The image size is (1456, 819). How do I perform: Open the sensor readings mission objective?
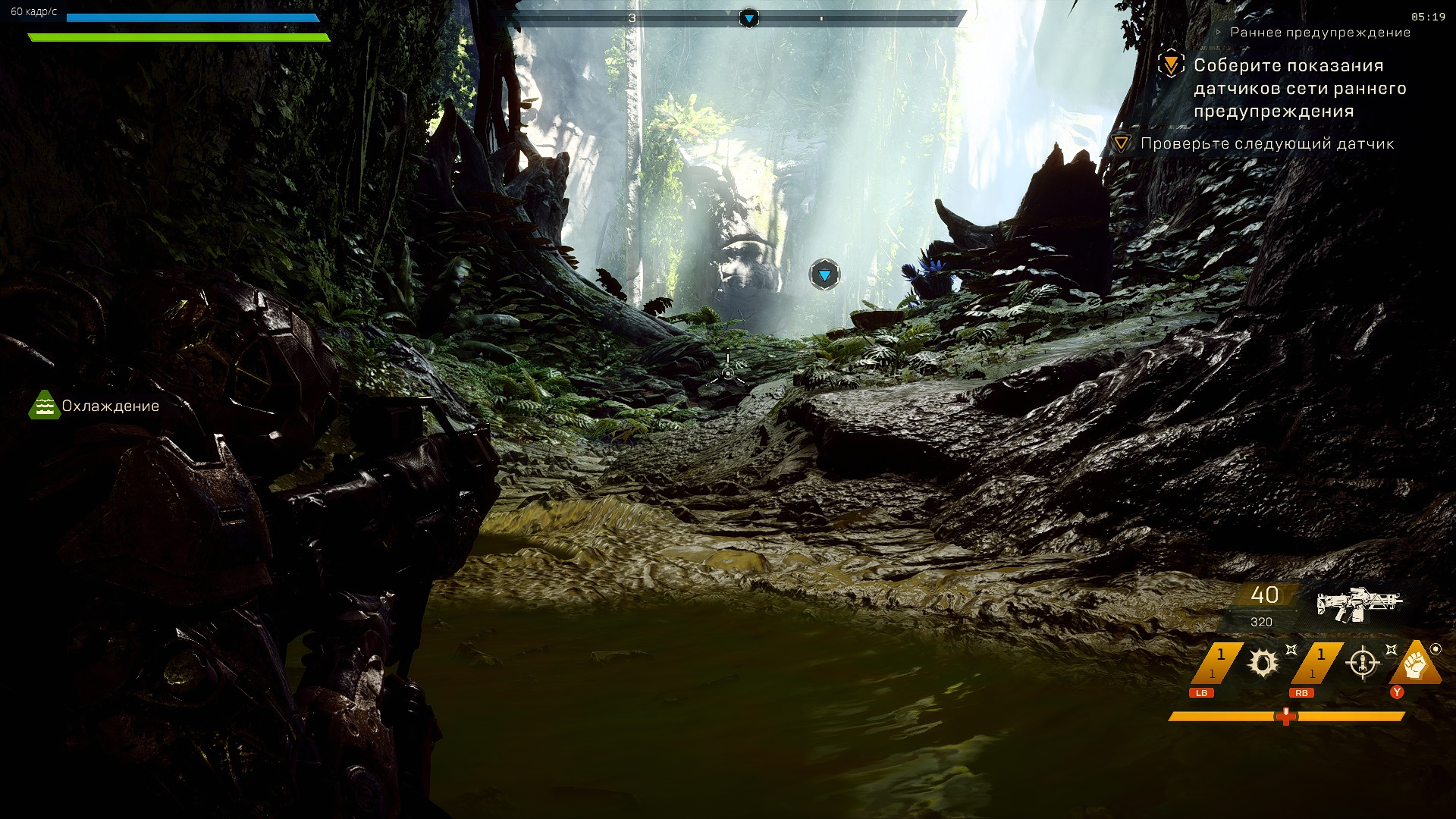coord(1299,88)
